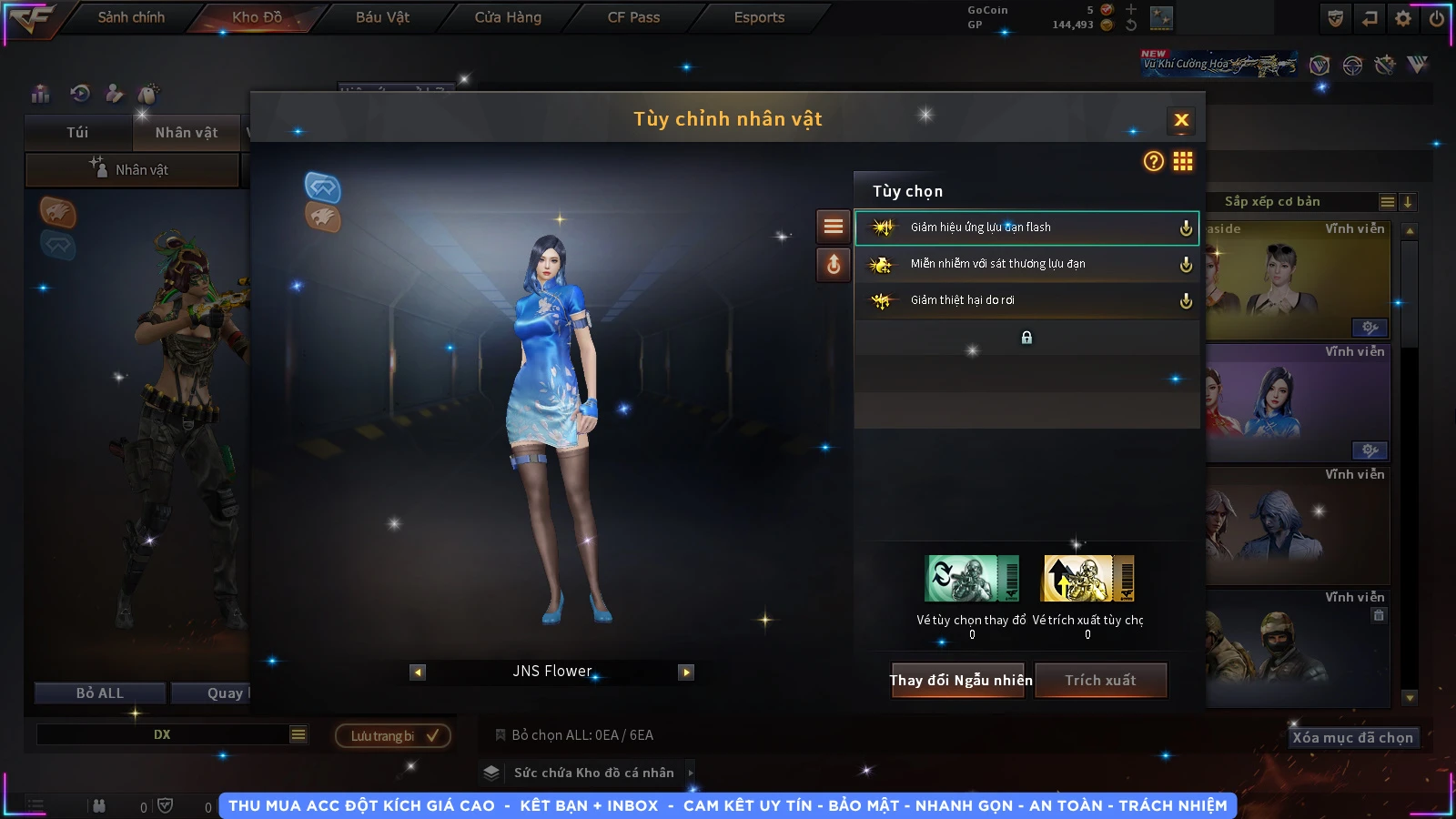Screen dimensions: 1456x819
Task: Open the gear settings icon
Action: [x=1403, y=18]
